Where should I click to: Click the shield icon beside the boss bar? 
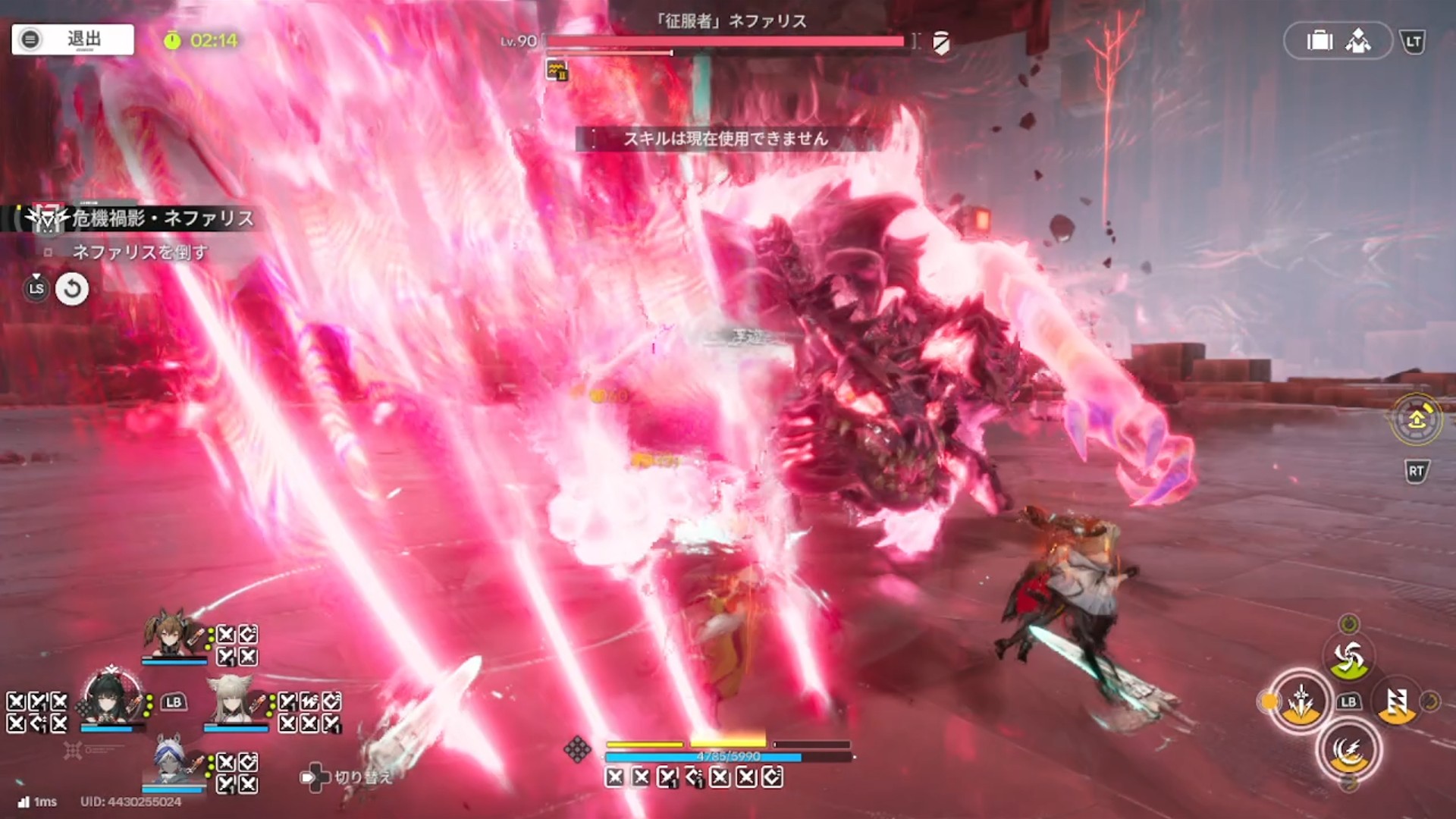tap(941, 42)
